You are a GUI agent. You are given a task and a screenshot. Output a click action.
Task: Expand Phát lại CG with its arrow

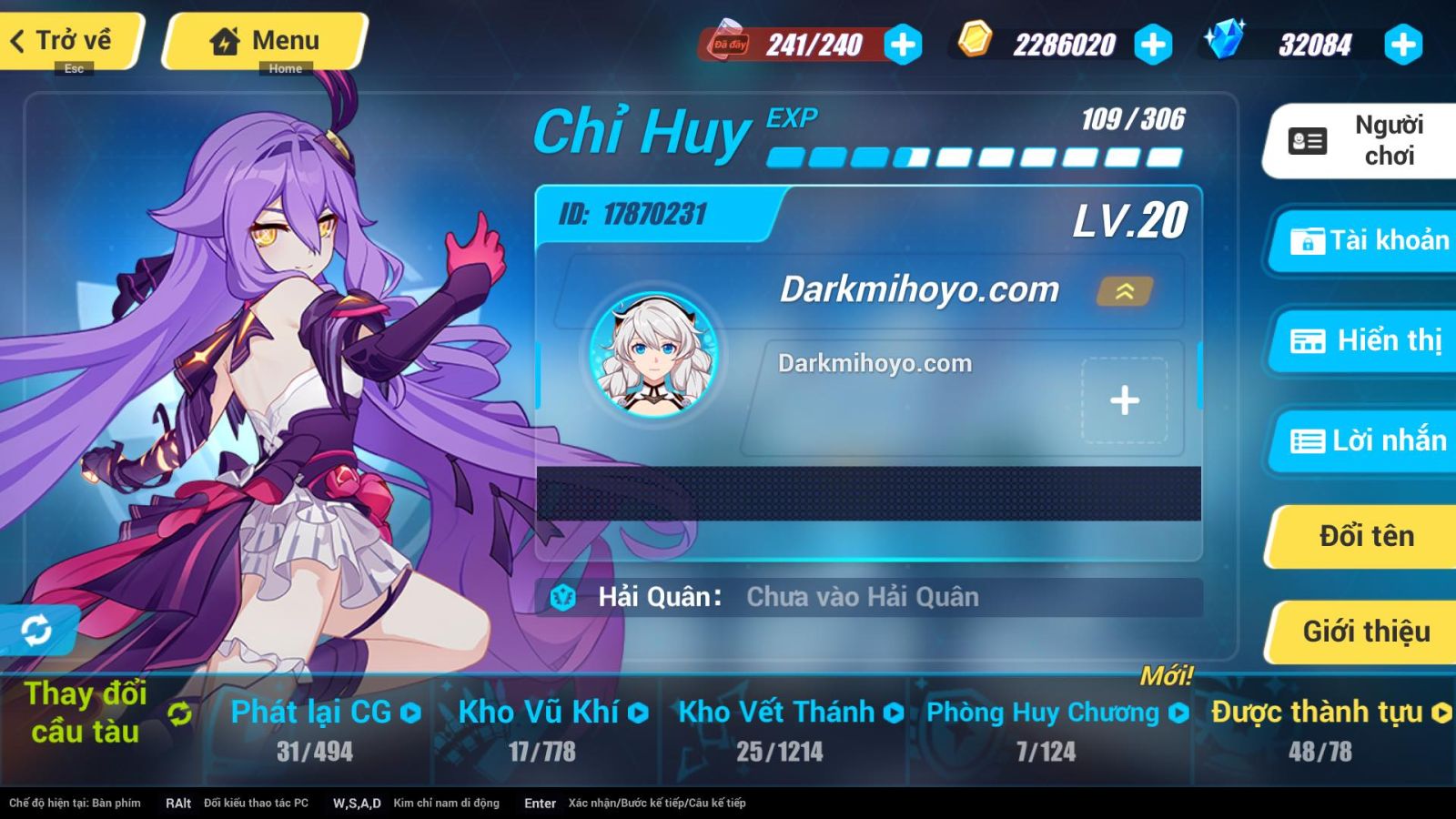(x=412, y=713)
